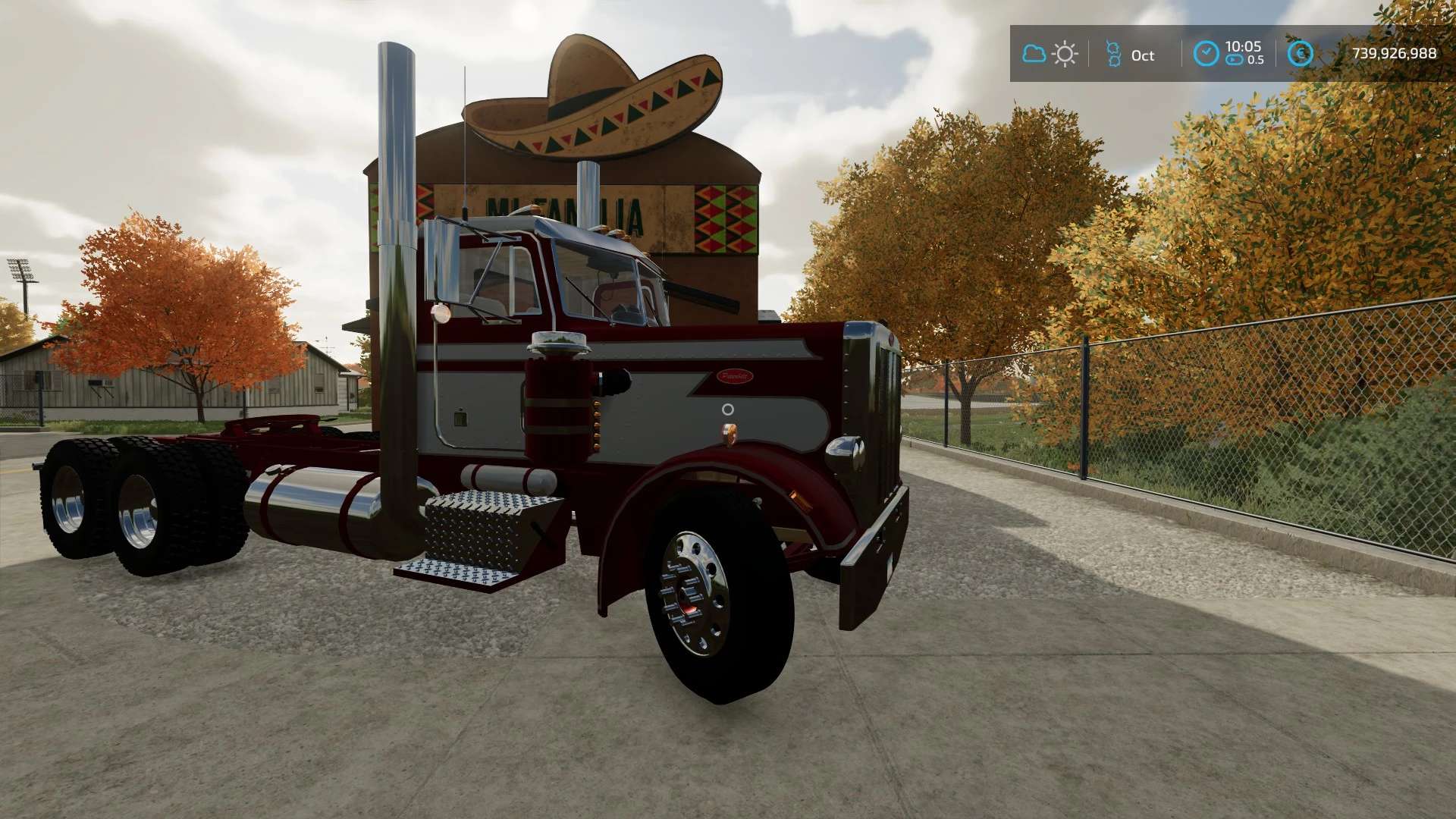Screen dimensions: 1456x819
Task: Select the season icon beside Oct
Action: 1113,54
